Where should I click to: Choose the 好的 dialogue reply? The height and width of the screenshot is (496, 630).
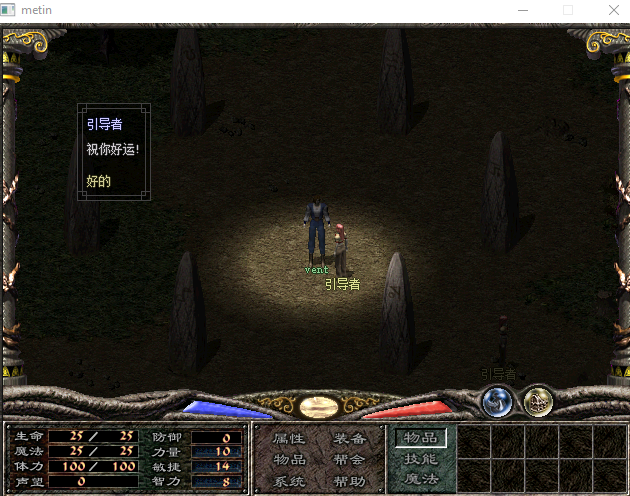pos(99,182)
